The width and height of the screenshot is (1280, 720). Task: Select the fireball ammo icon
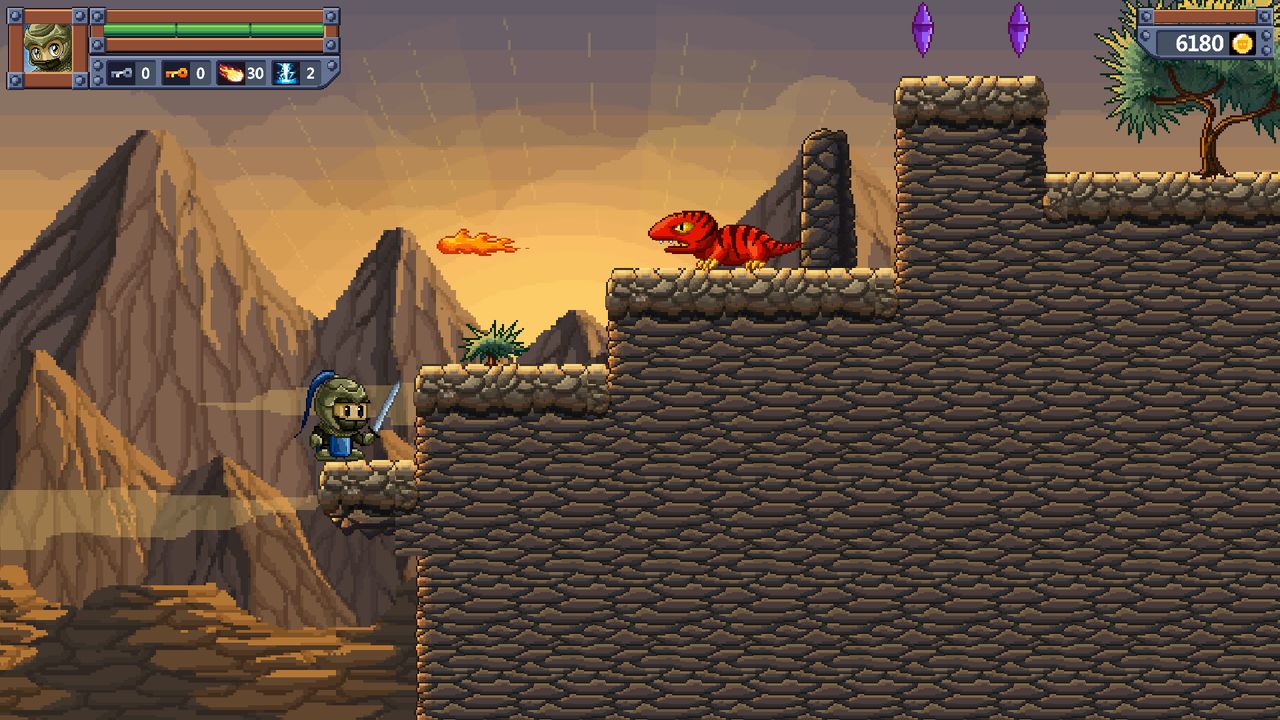(x=230, y=71)
